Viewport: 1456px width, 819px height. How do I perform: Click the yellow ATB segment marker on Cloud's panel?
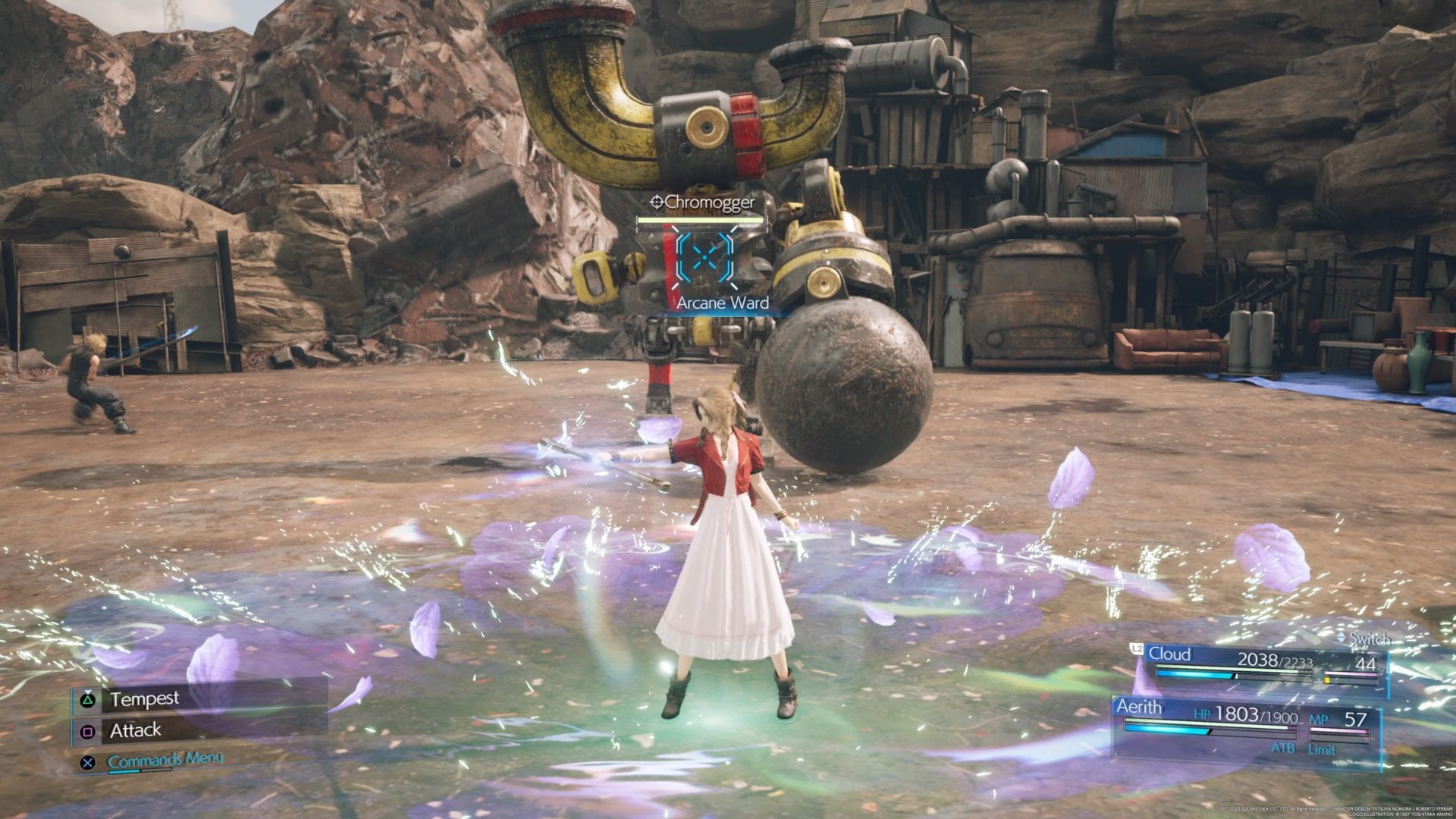pos(1327,680)
